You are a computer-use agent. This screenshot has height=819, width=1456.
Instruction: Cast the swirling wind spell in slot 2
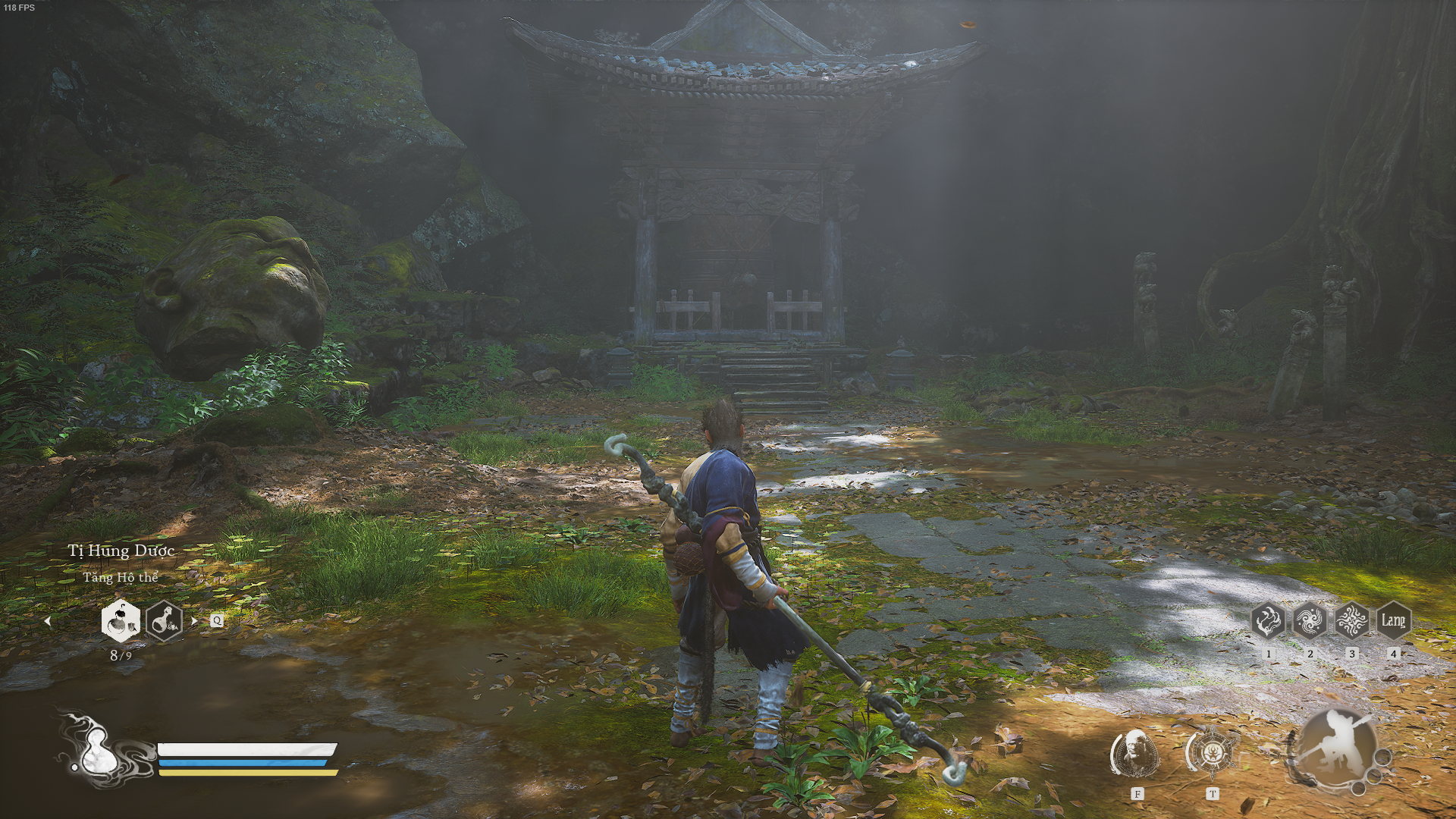1310,621
